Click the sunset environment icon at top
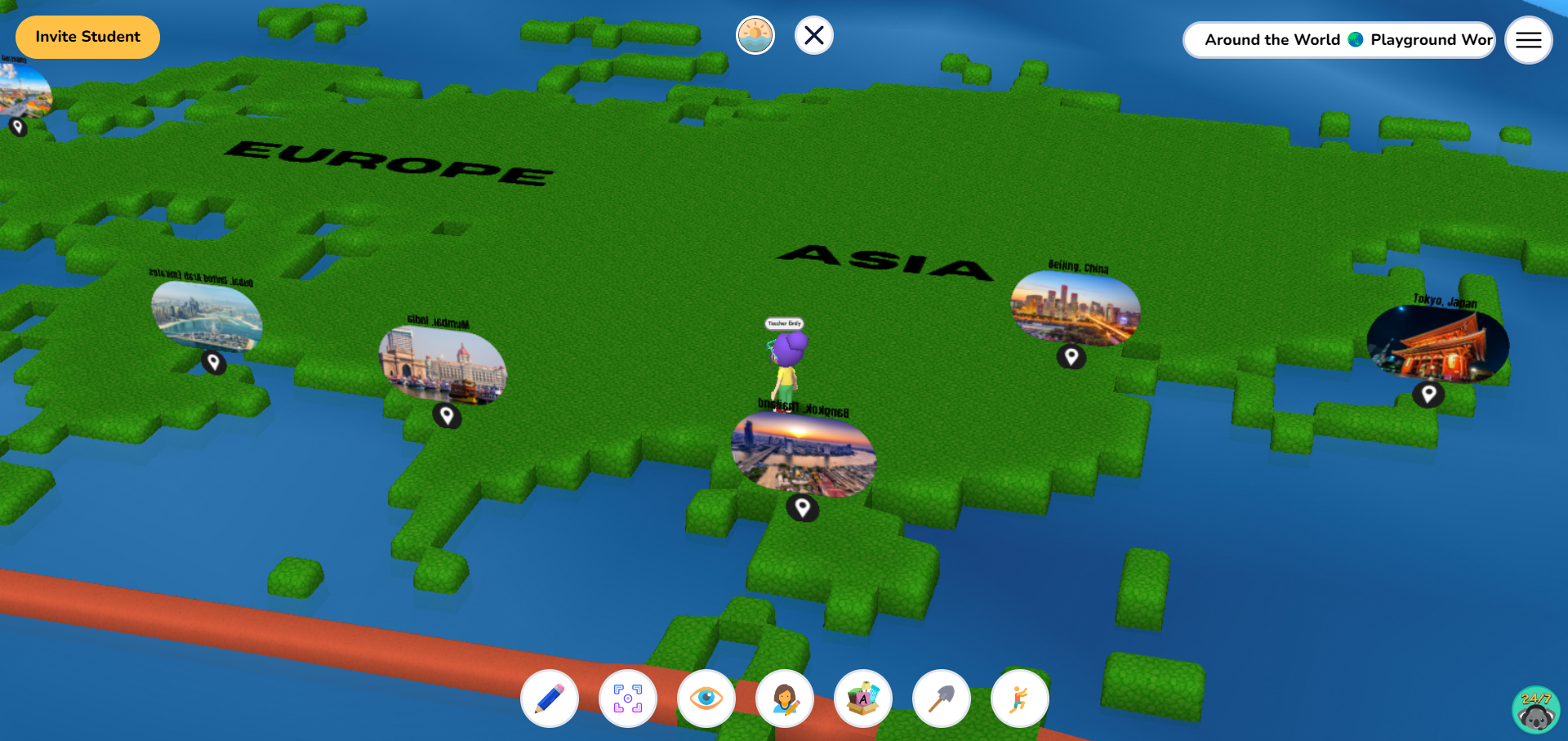Image resolution: width=1568 pixels, height=741 pixels. 755,35
